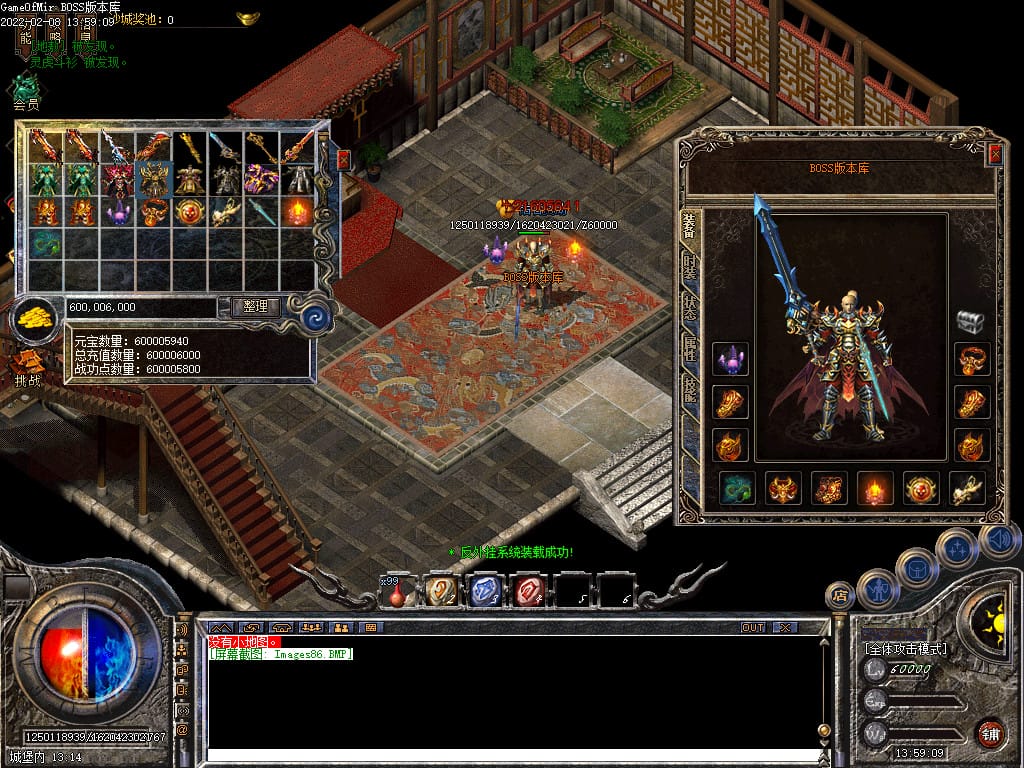This screenshot has width=1024, height=768.
Task: Activate the blue rune hotbar slot
Action: (485, 592)
